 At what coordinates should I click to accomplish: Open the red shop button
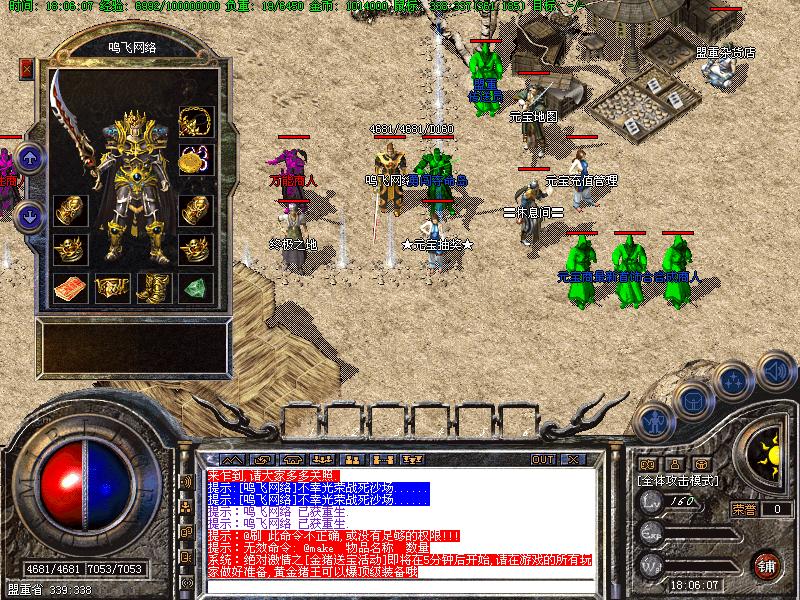(x=767, y=565)
